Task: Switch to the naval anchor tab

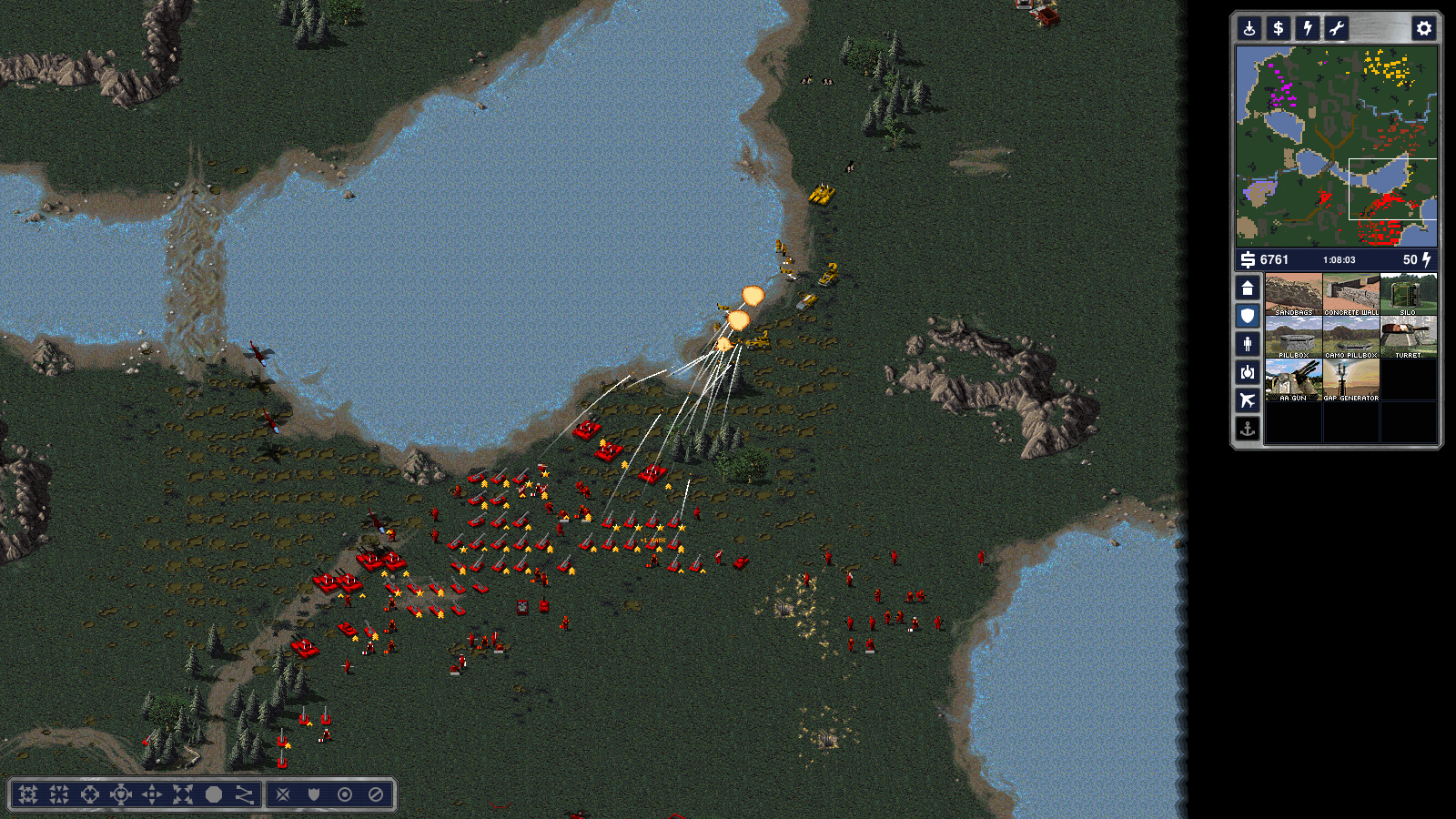Action: click(1248, 429)
